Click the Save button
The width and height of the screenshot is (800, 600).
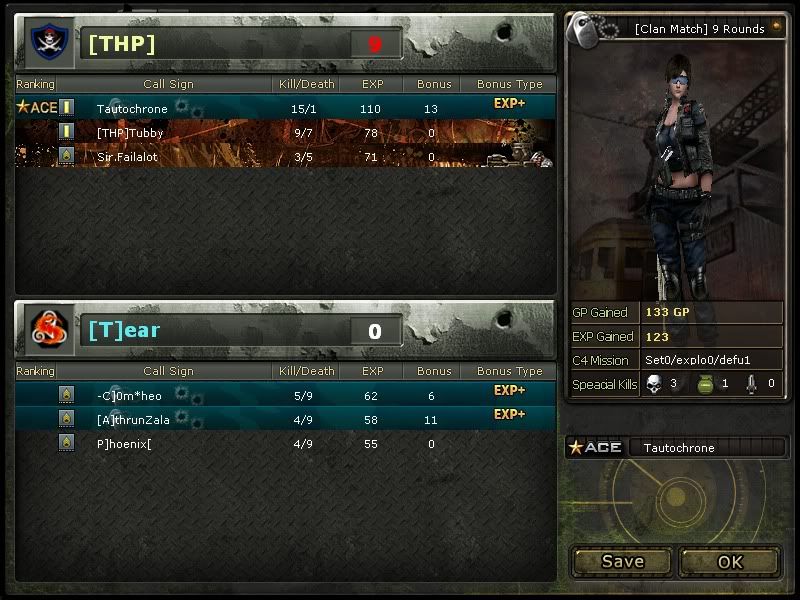(622, 561)
